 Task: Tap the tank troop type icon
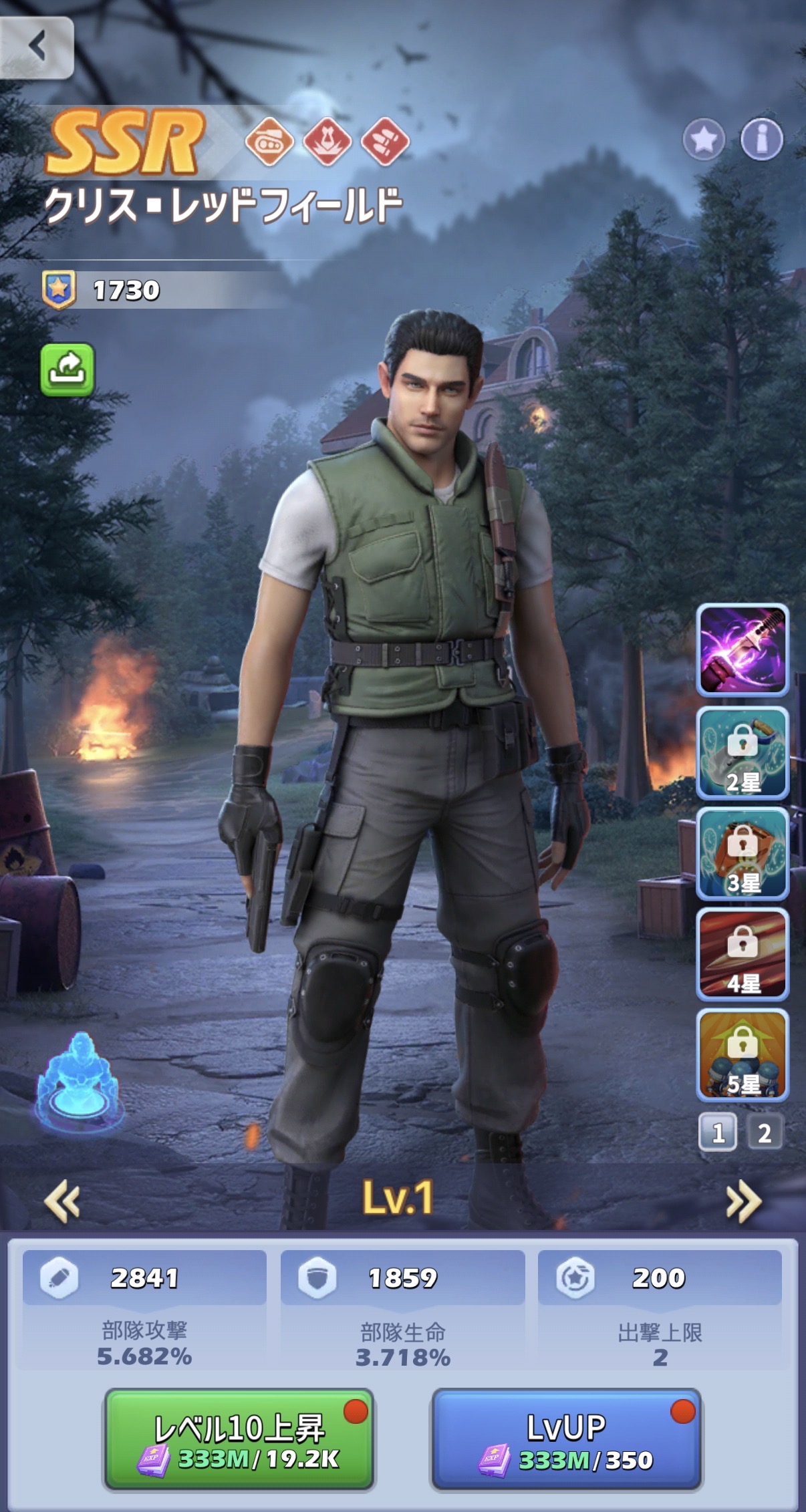[269, 142]
